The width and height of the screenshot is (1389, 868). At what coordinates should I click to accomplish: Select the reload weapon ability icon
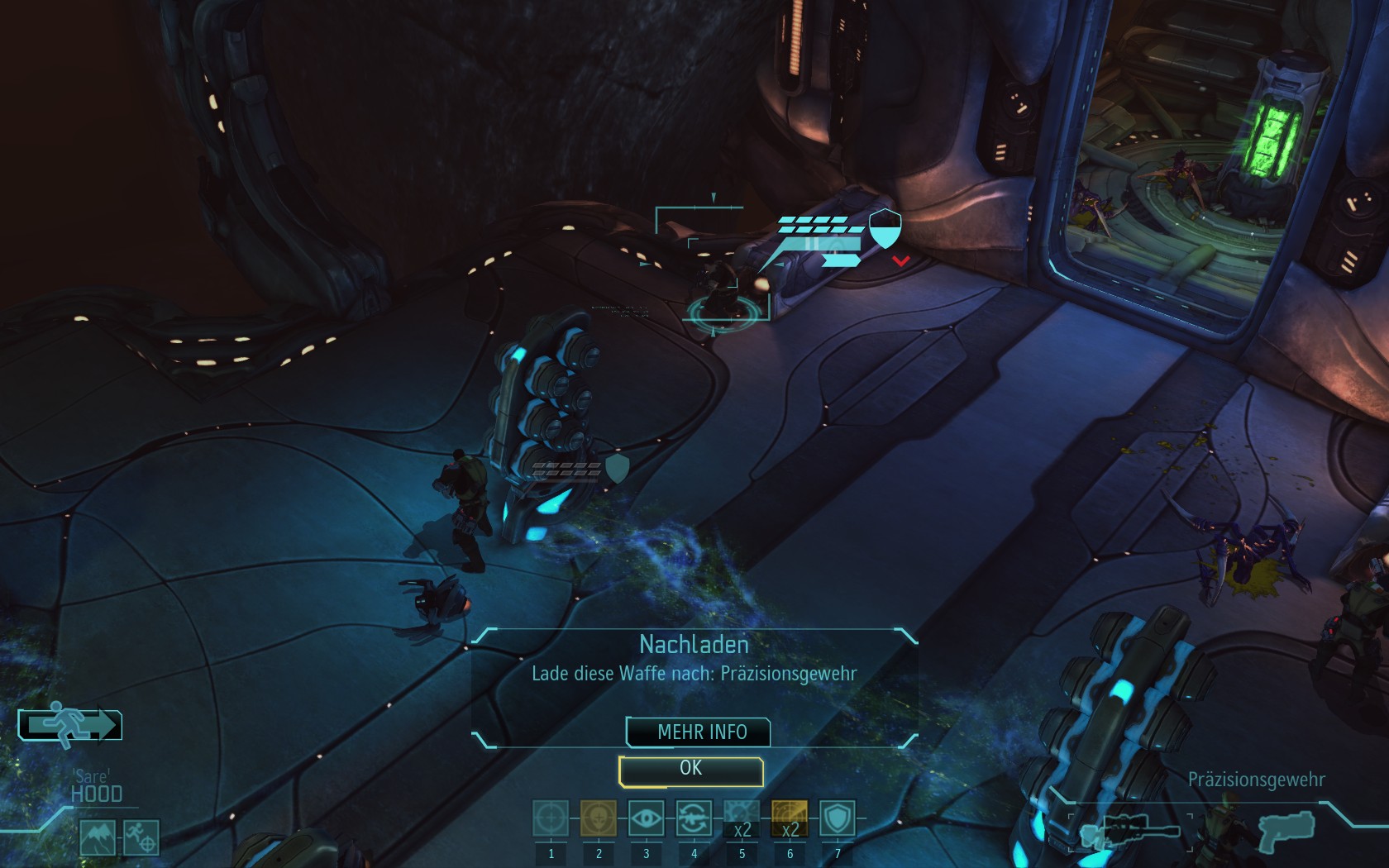tap(694, 818)
